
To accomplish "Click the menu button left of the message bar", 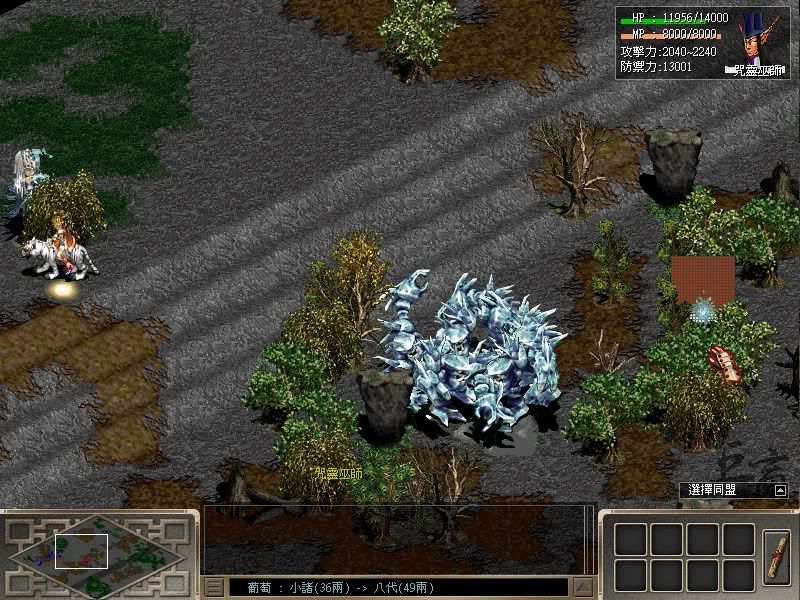I will tap(214, 587).
